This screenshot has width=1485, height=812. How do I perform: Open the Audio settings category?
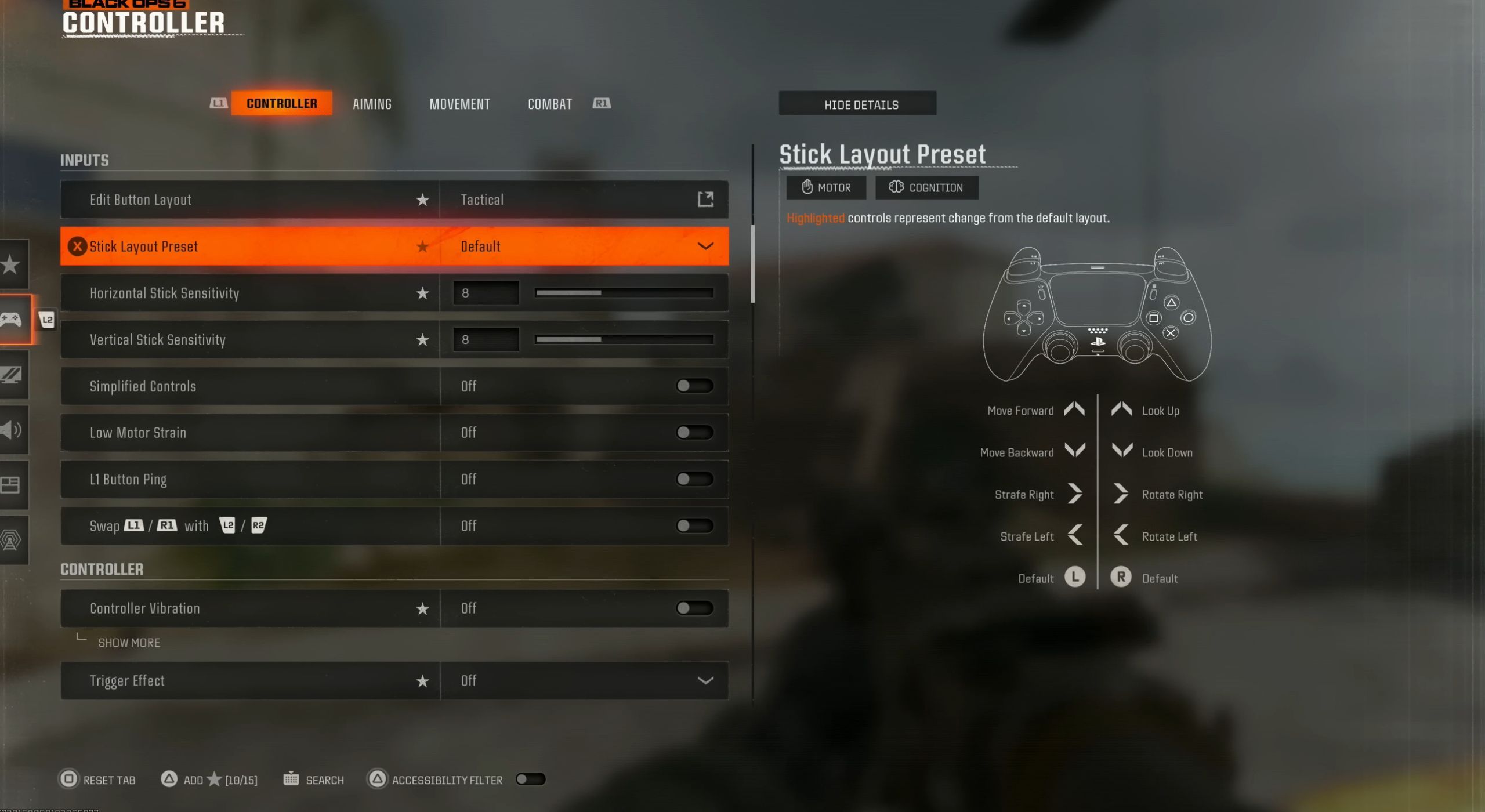pyautogui.click(x=12, y=430)
